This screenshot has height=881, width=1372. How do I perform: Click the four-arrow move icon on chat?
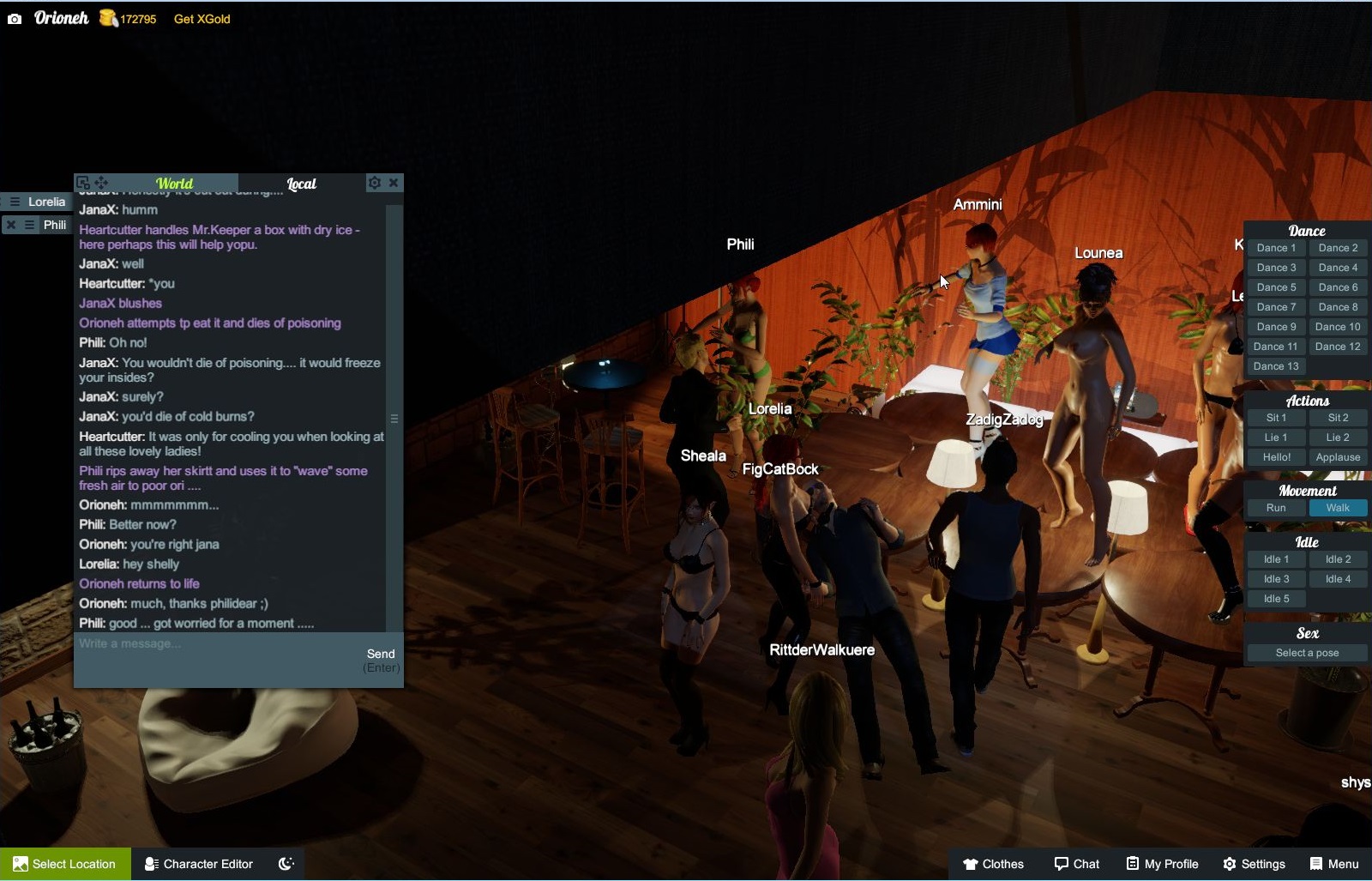point(101,183)
